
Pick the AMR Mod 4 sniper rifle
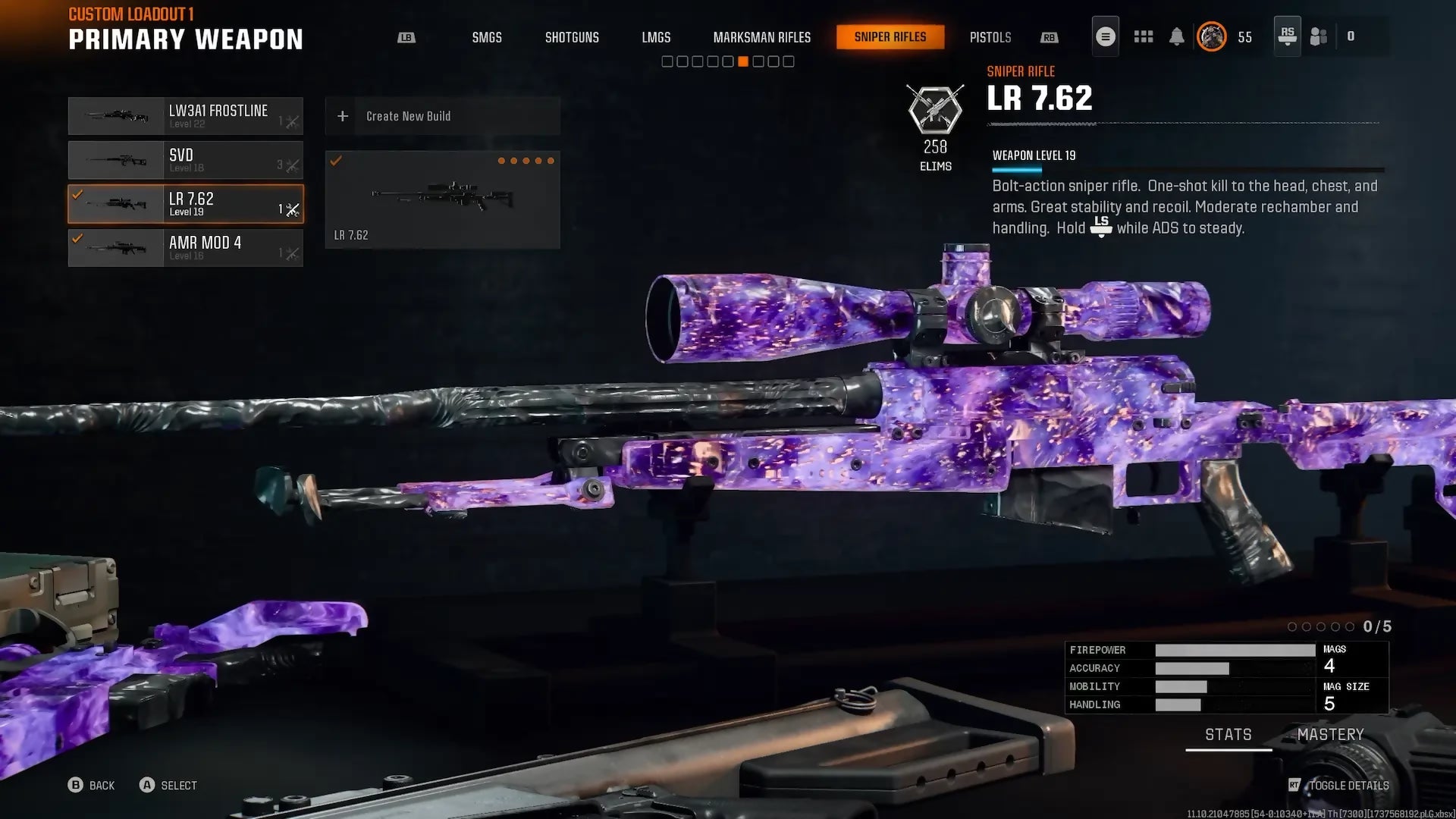(186, 248)
